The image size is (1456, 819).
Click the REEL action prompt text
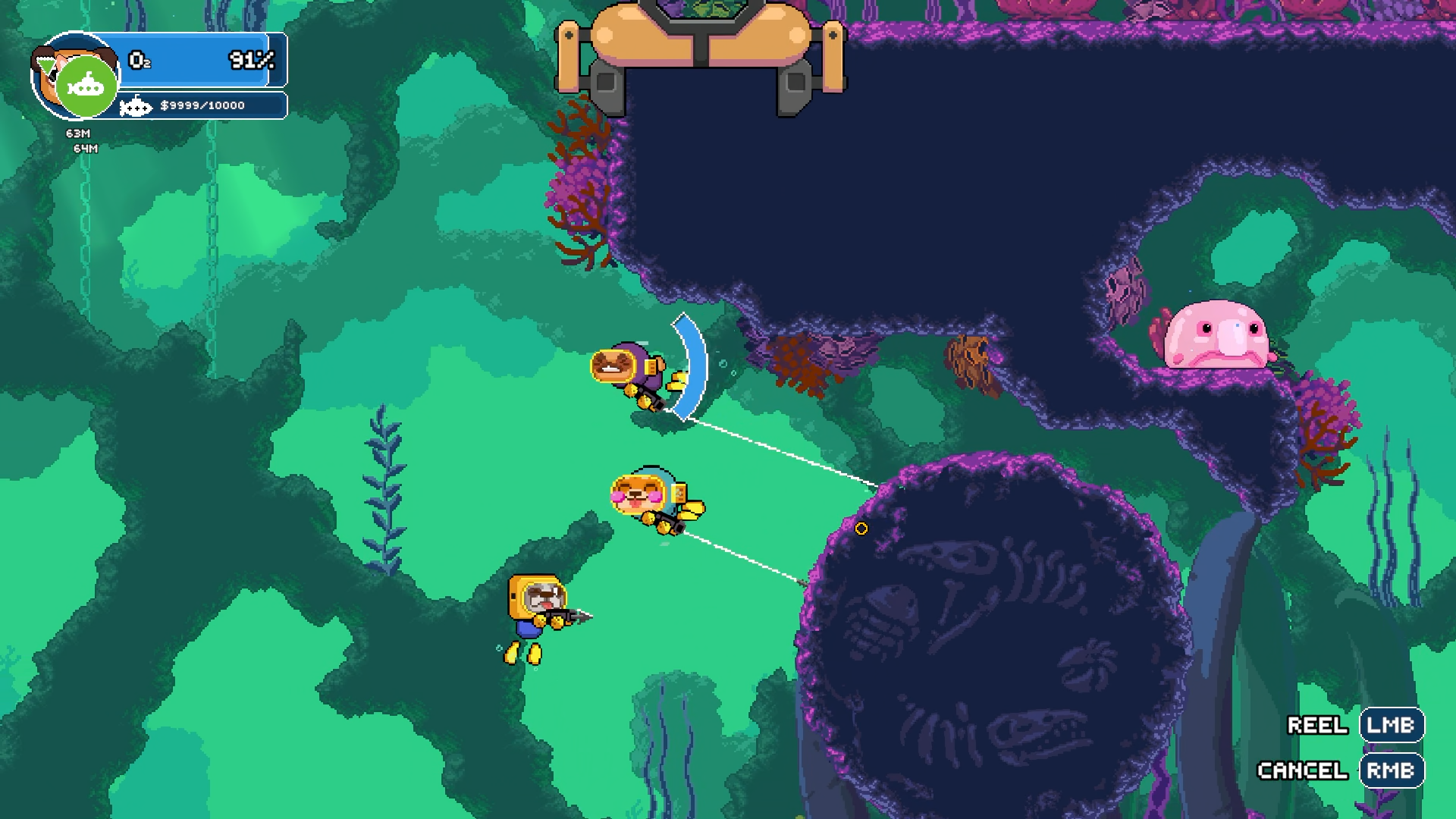[1318, 725]
